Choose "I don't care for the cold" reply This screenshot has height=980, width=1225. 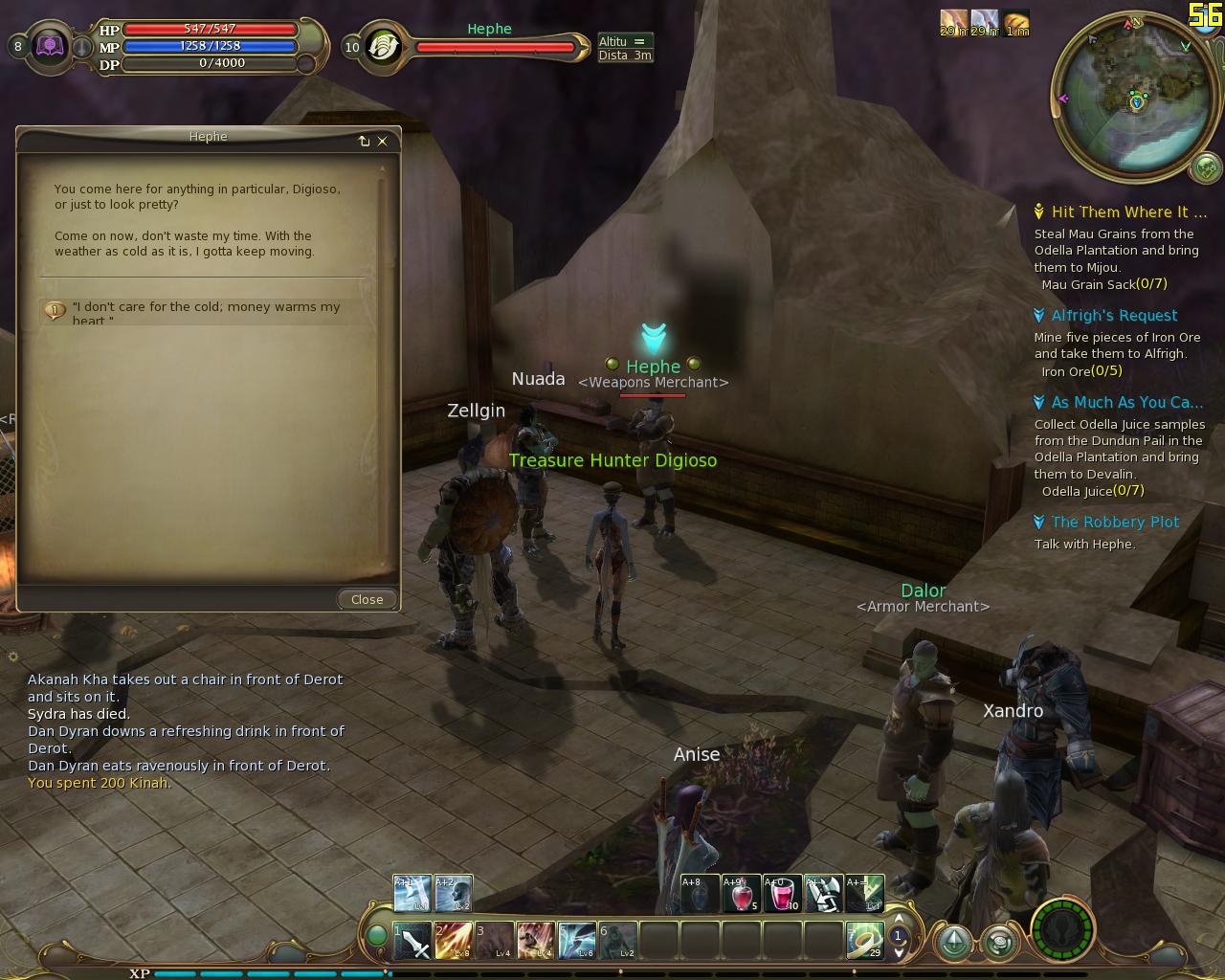tap(206, 311)
